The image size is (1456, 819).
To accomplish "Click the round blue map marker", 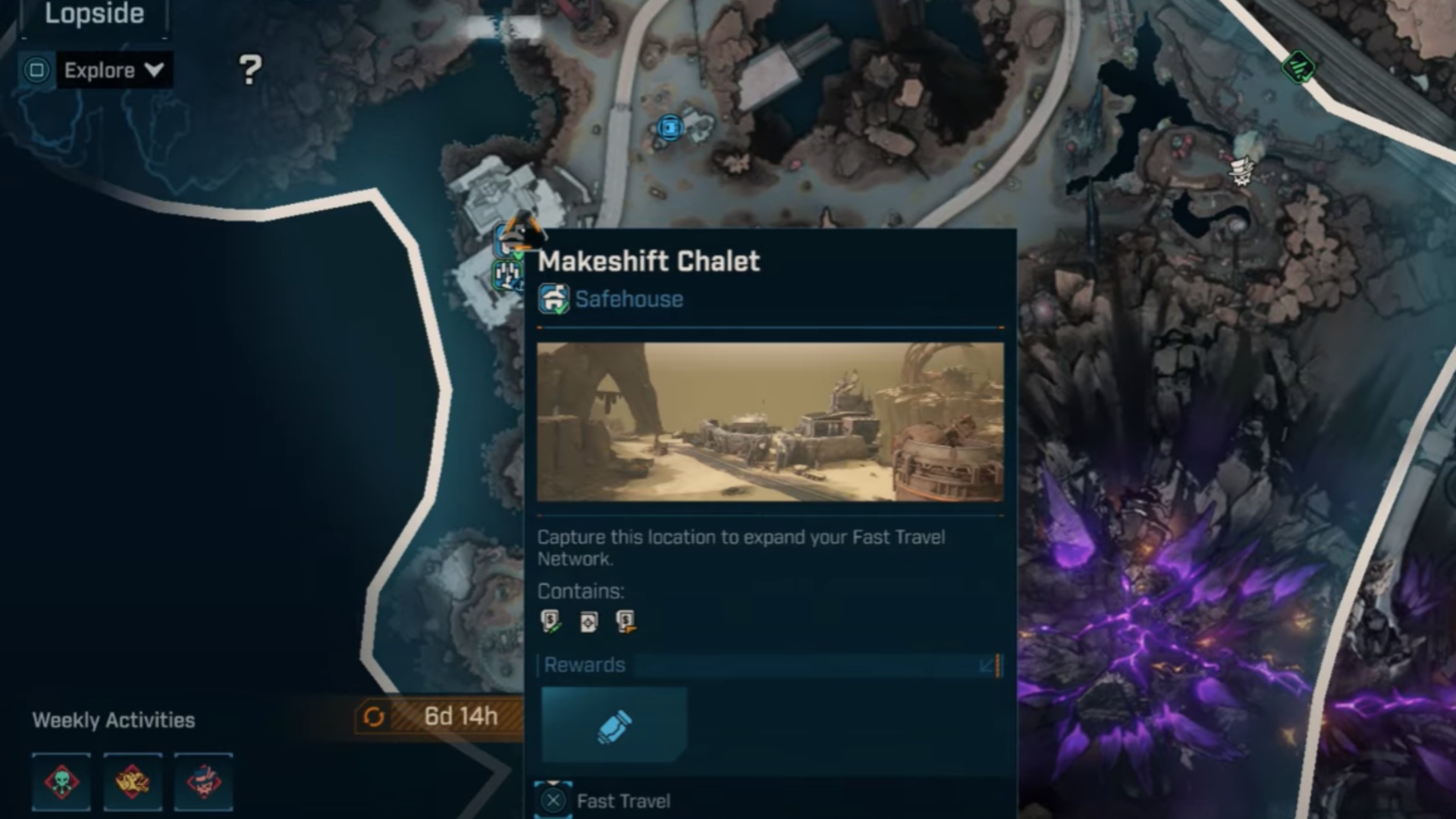I will [x=670, y=127].
